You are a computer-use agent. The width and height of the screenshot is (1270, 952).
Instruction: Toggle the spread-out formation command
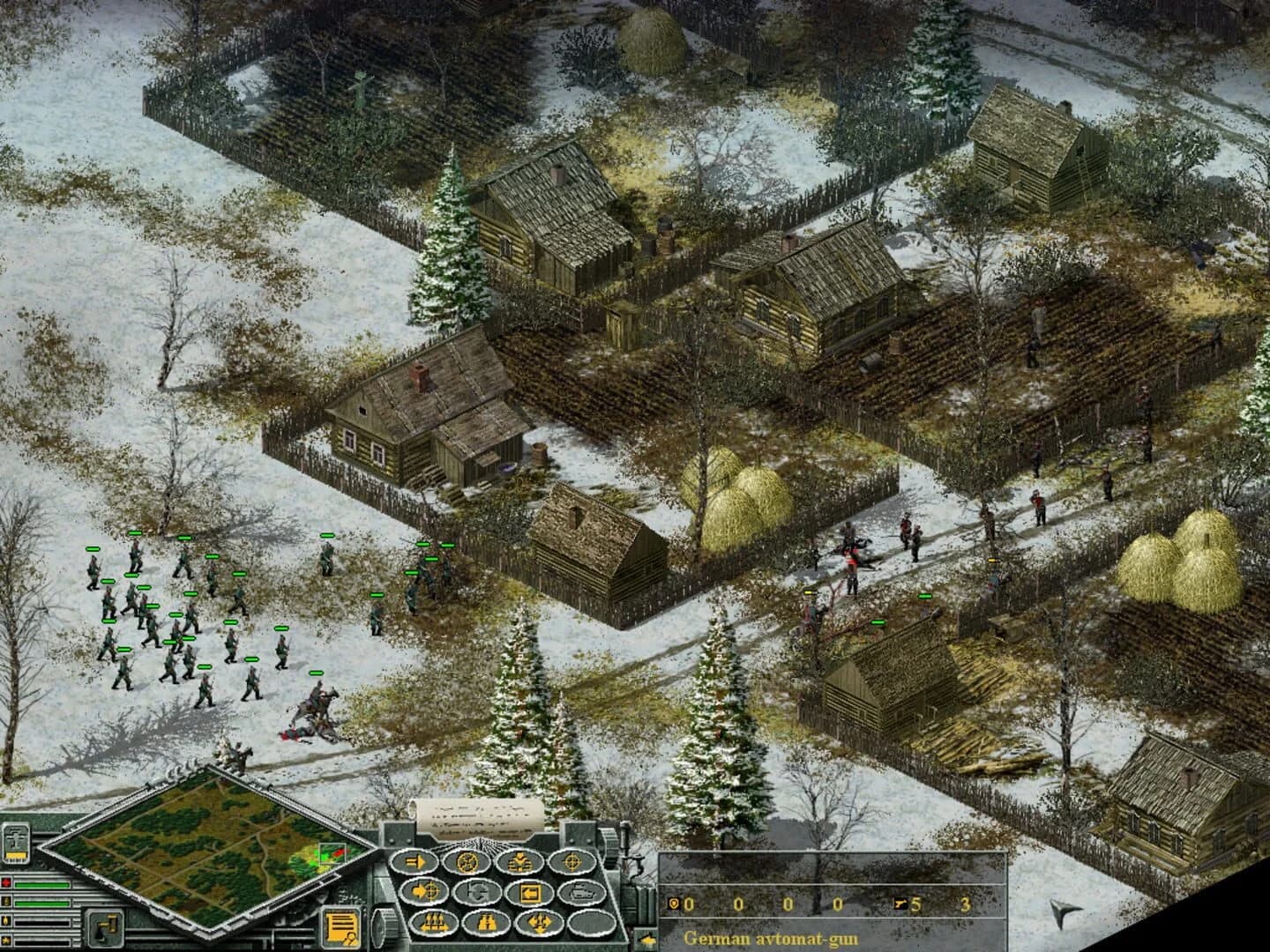click(540, 922)
